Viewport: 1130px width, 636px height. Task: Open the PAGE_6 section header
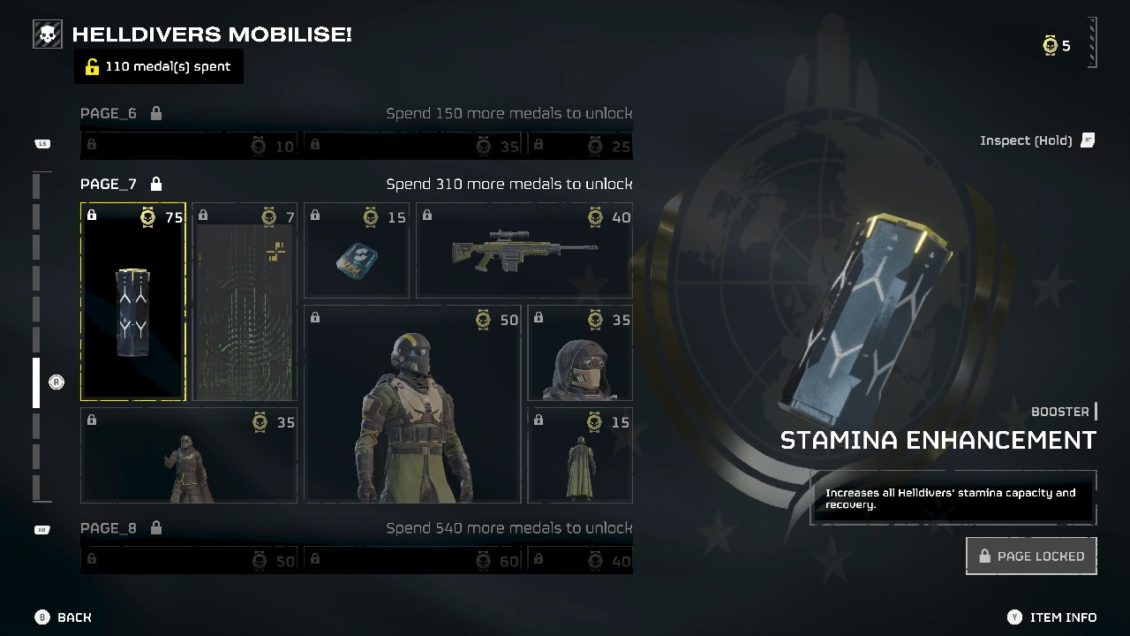tap(109, 114)
